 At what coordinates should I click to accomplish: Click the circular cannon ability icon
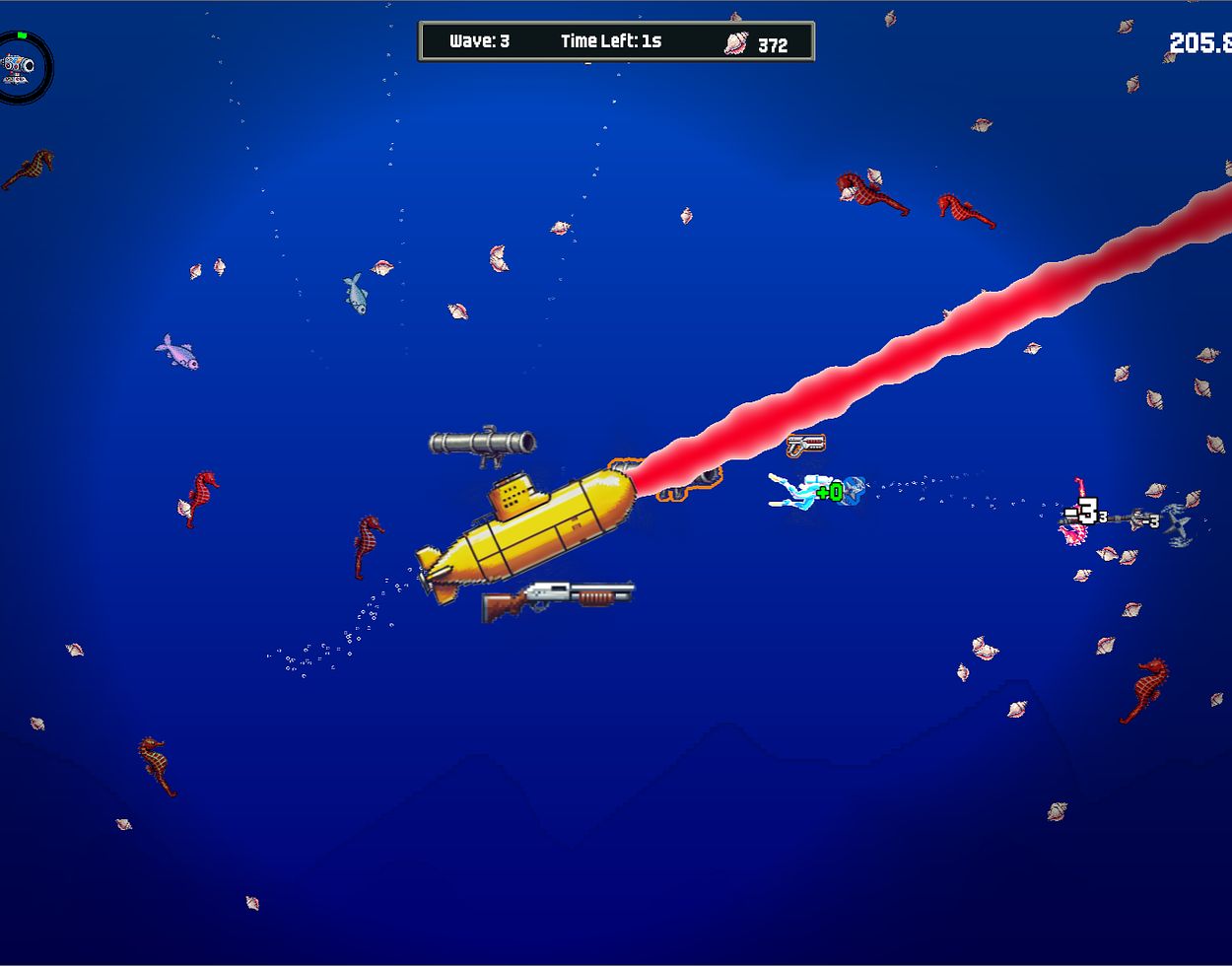tap(21, 67)
